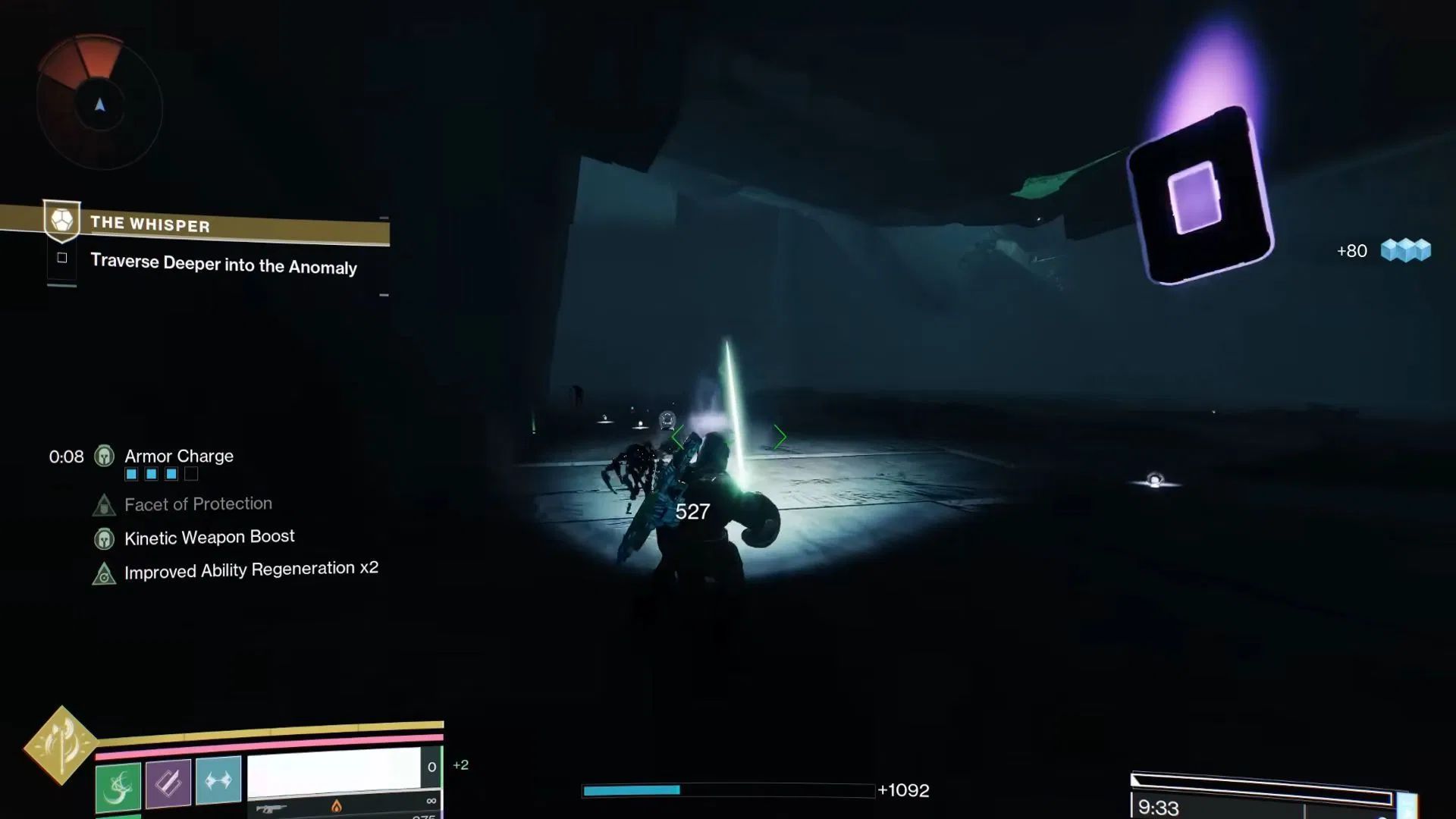Viewport: 1456px width, 819px height.
Task: Select the green grenade ability icon
Action: (118, 785)
